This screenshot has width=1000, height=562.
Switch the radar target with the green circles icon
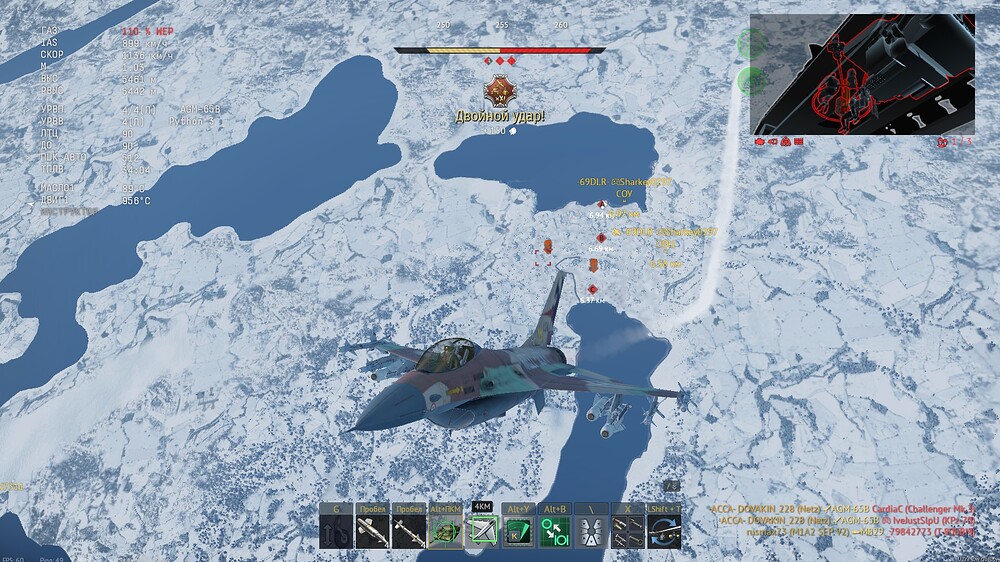555,531
